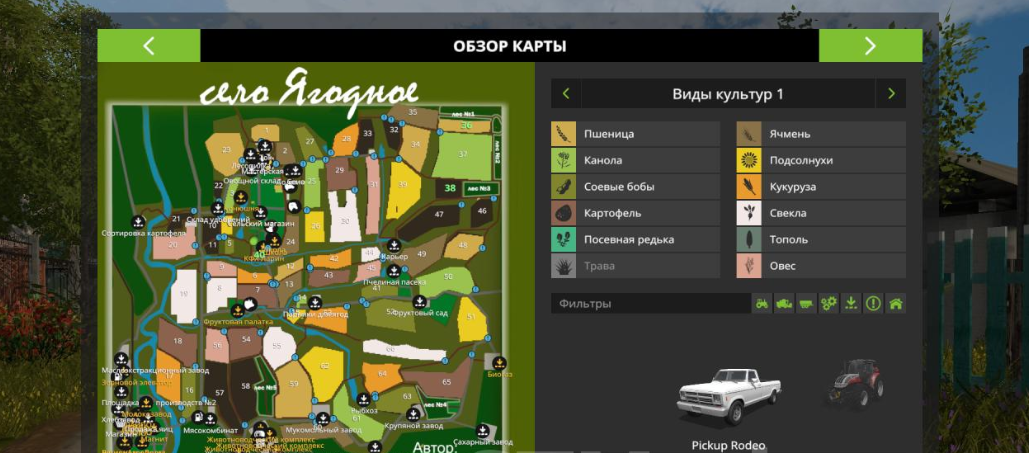Choose Картофель crop legend entry

pos(635,213)
